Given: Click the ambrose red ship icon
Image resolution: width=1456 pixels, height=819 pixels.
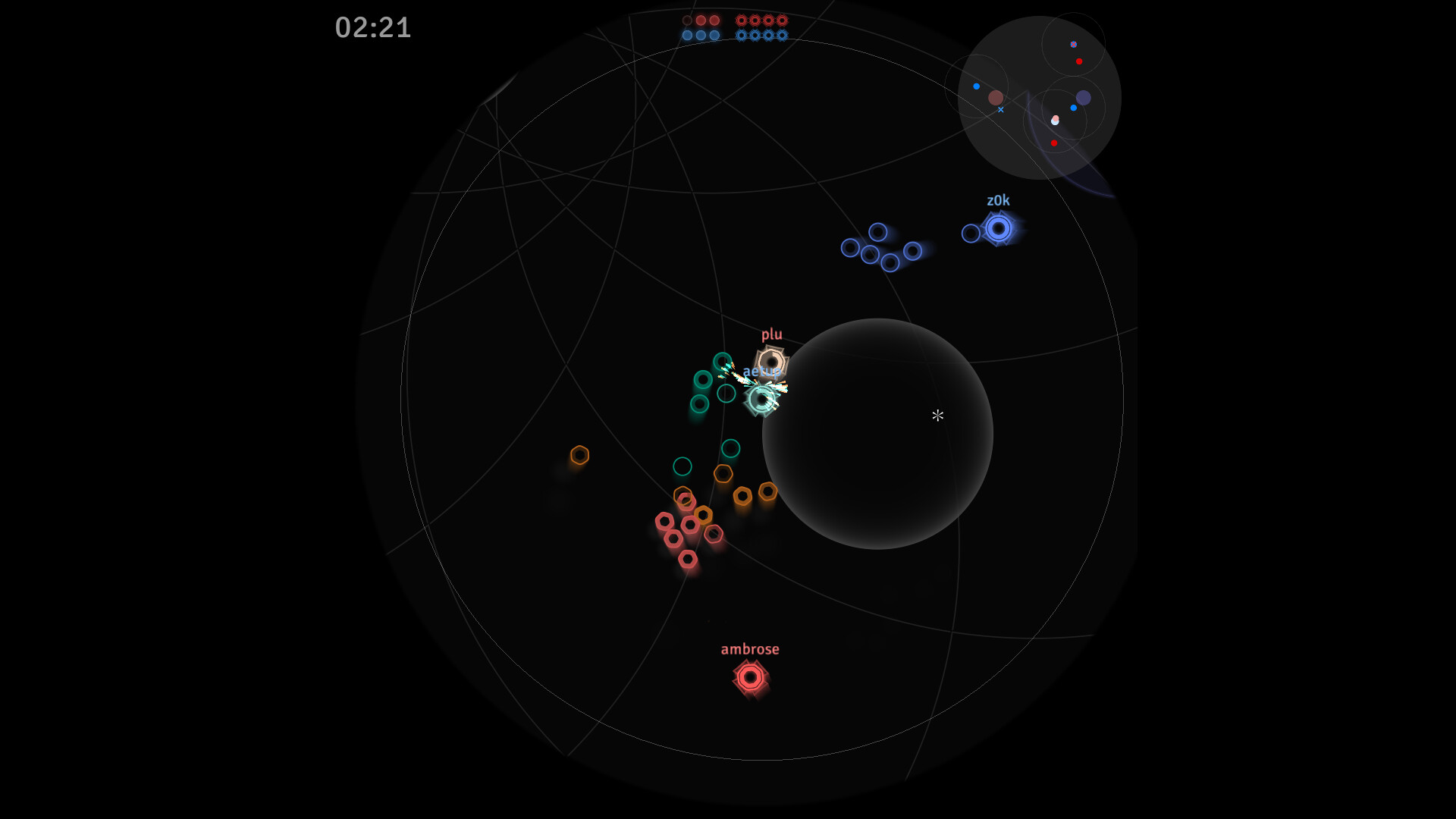Looking at the screenshot, I should (751, 677).
